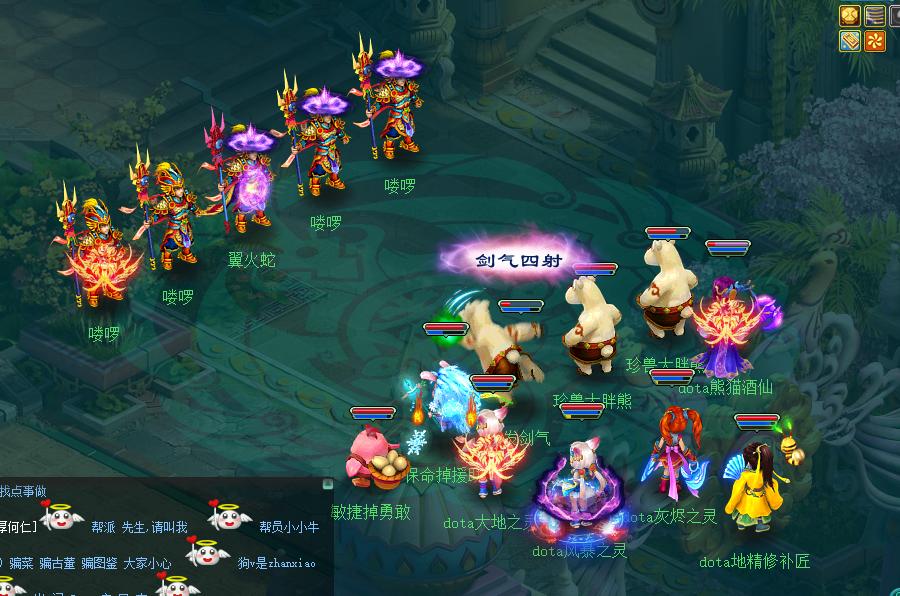Click the golden round emblem icon
The width and height of the screenshot is (900, 596).
(850, 15)
